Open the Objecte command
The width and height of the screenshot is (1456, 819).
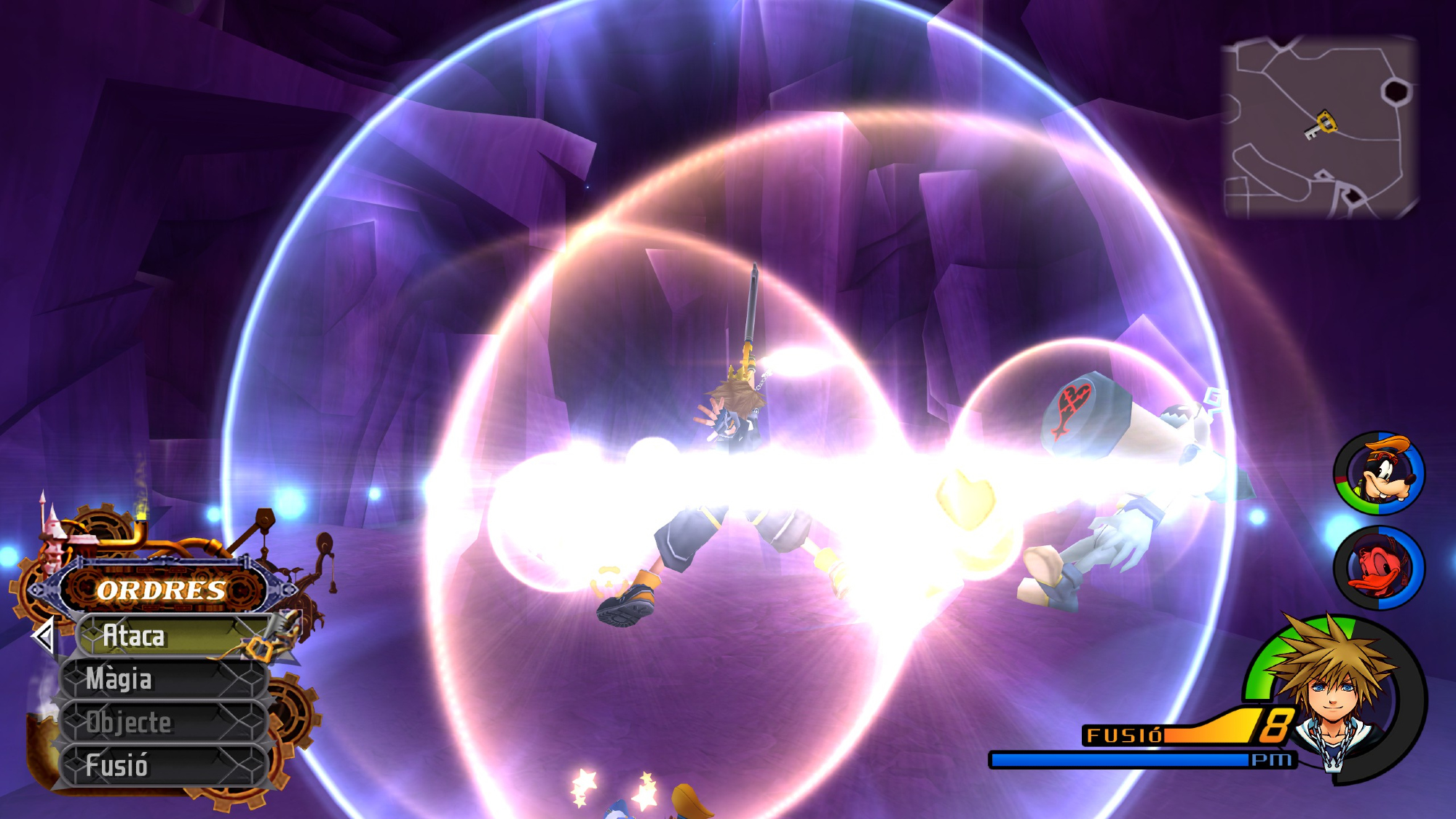coord(164,722)
